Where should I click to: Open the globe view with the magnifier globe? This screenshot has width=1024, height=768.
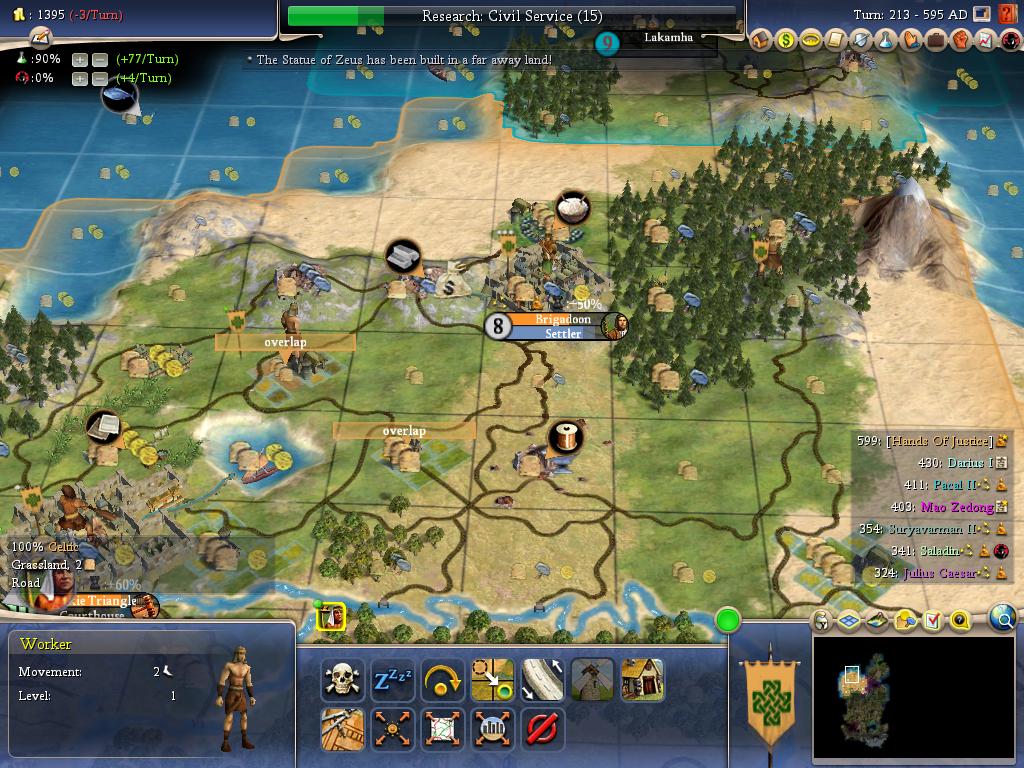(1003, 619)
